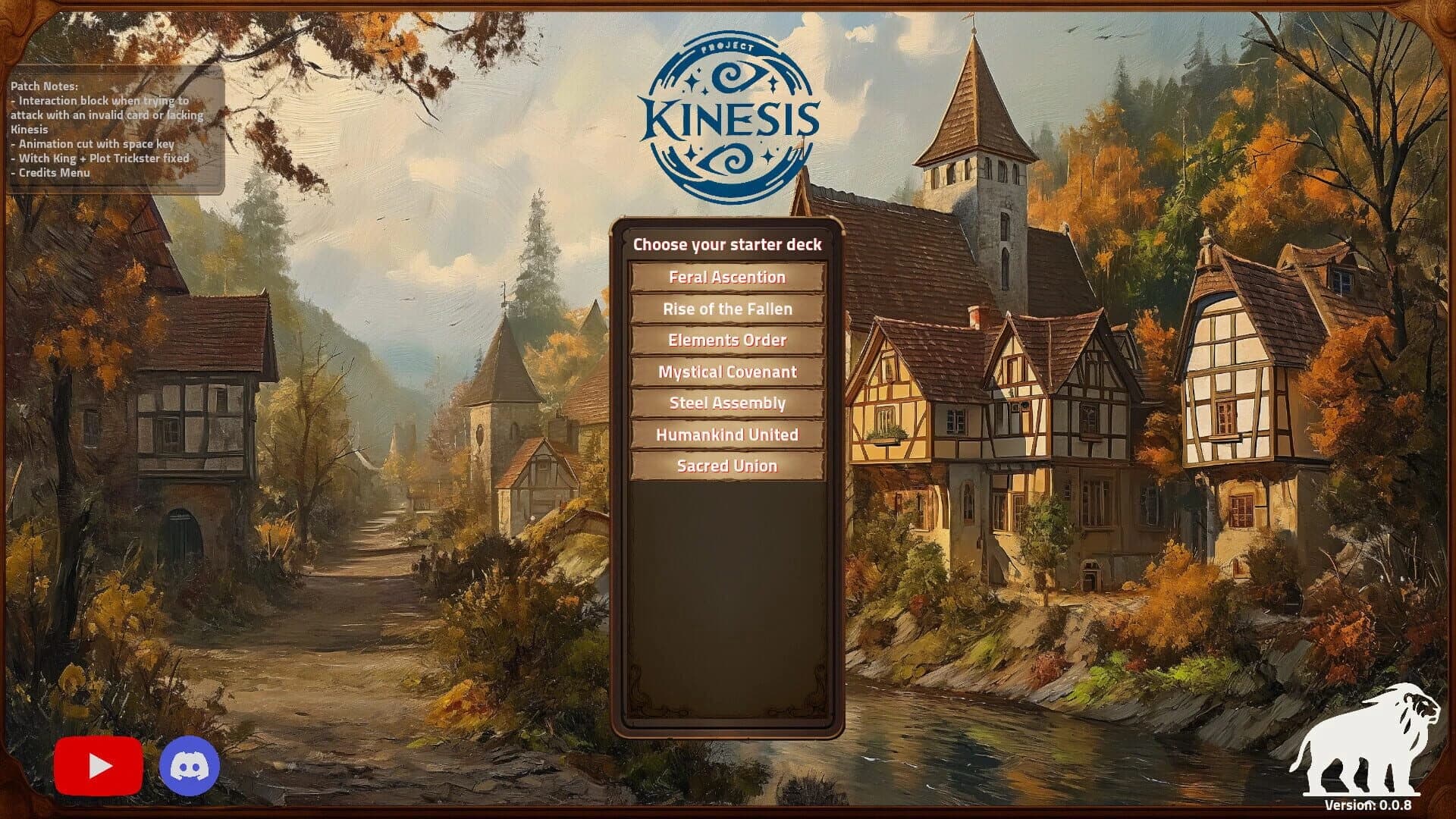The image size is (1456, 819).
Task: Choose the Humankind United deck
Action: coord(726,434)
